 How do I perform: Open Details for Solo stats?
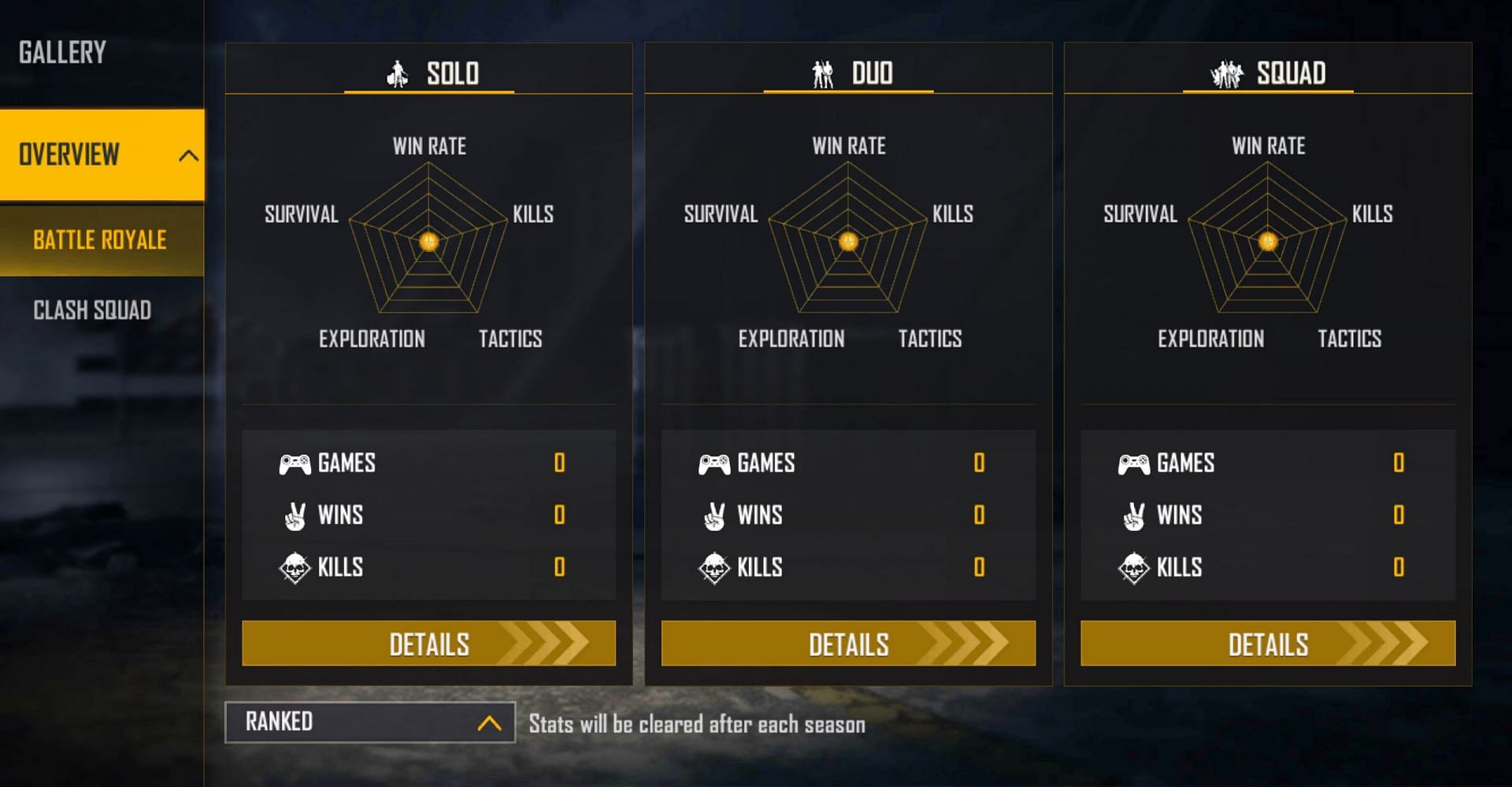[x=428, y=644]
